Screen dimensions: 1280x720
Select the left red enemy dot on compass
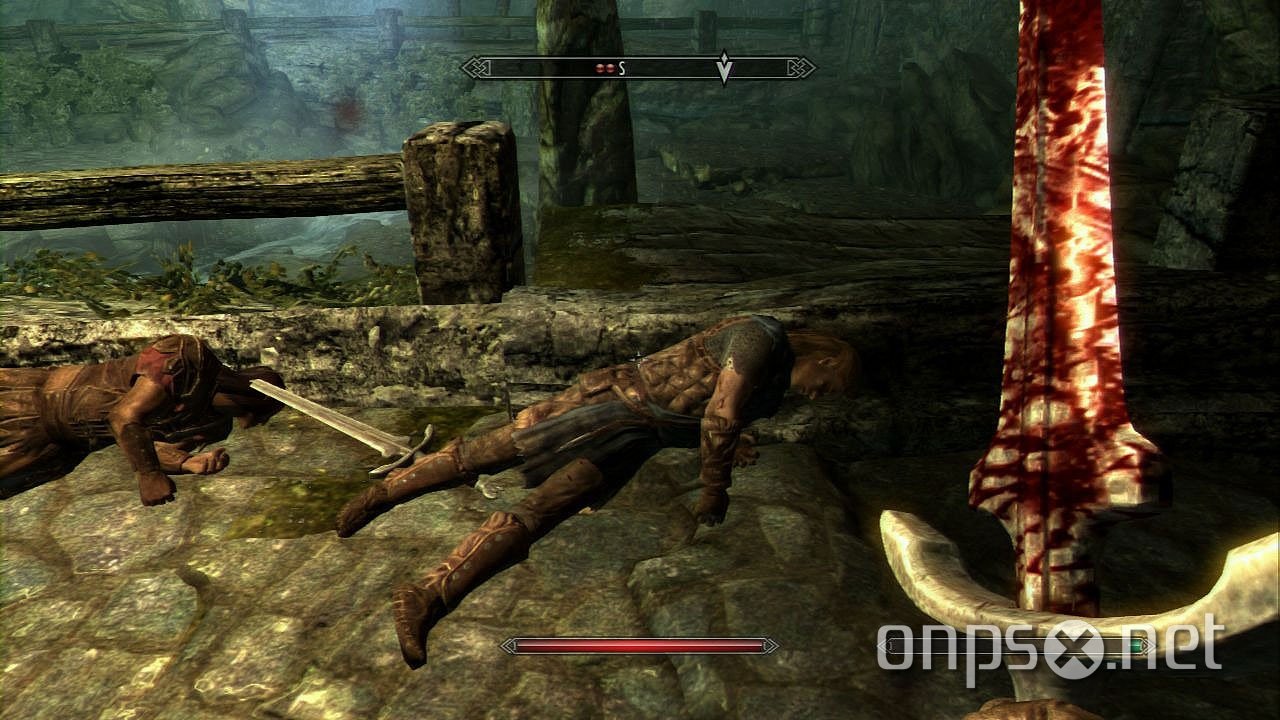point(599,66)
